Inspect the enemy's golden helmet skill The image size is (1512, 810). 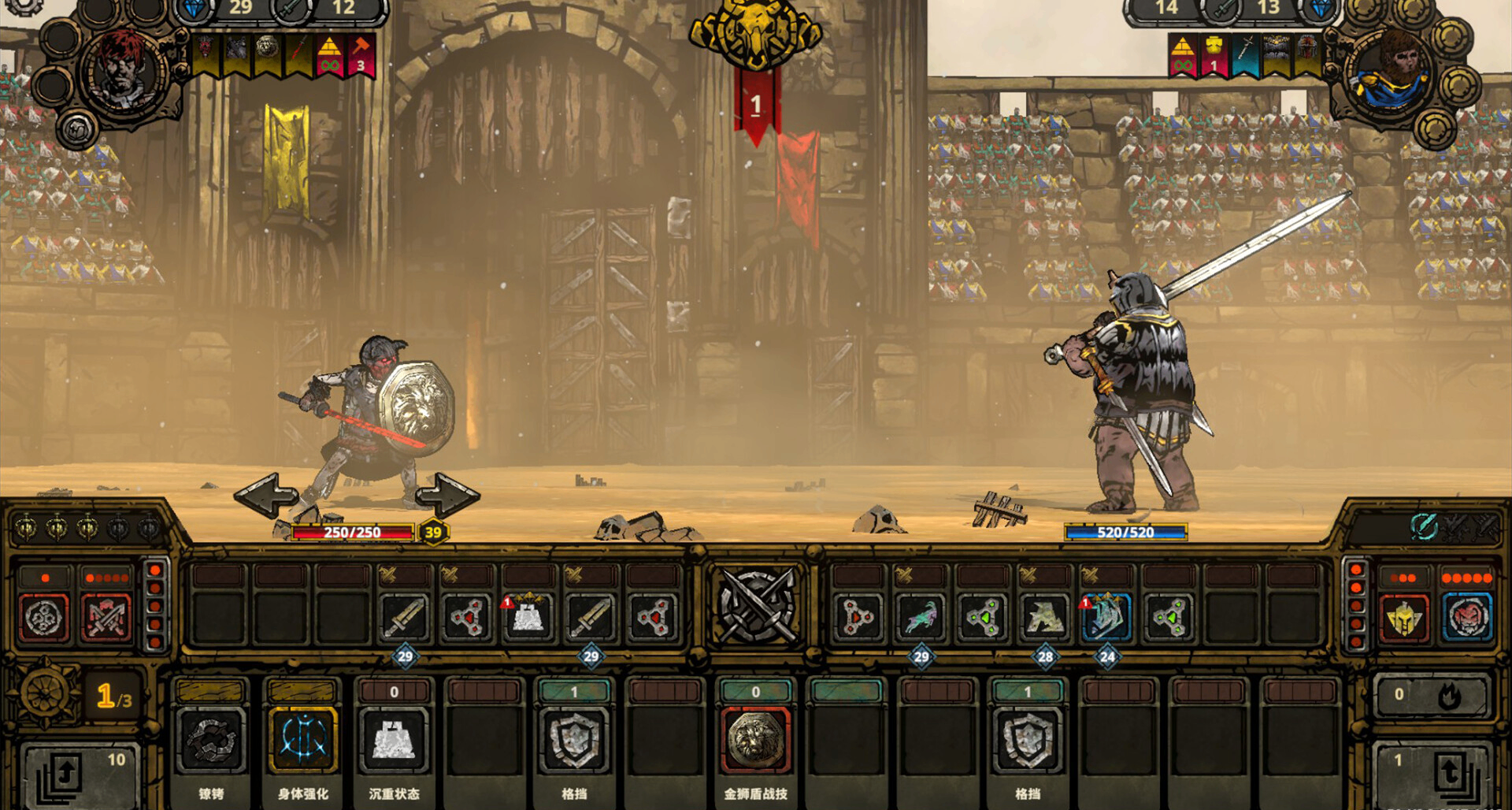(x=1404, y=618)
